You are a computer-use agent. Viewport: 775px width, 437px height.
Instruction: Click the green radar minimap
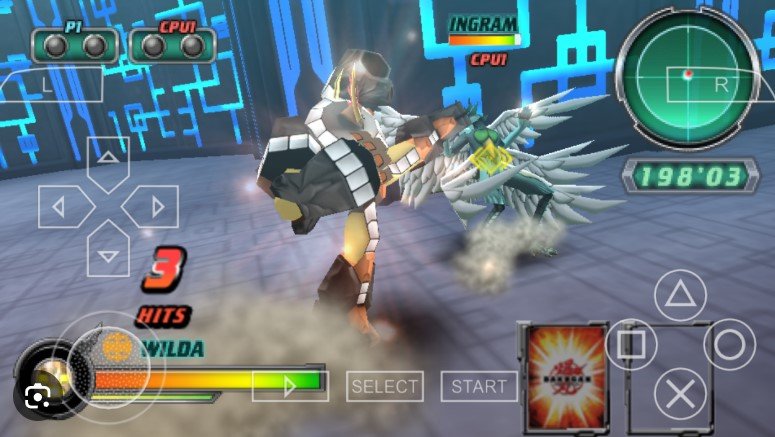[686, 78]
